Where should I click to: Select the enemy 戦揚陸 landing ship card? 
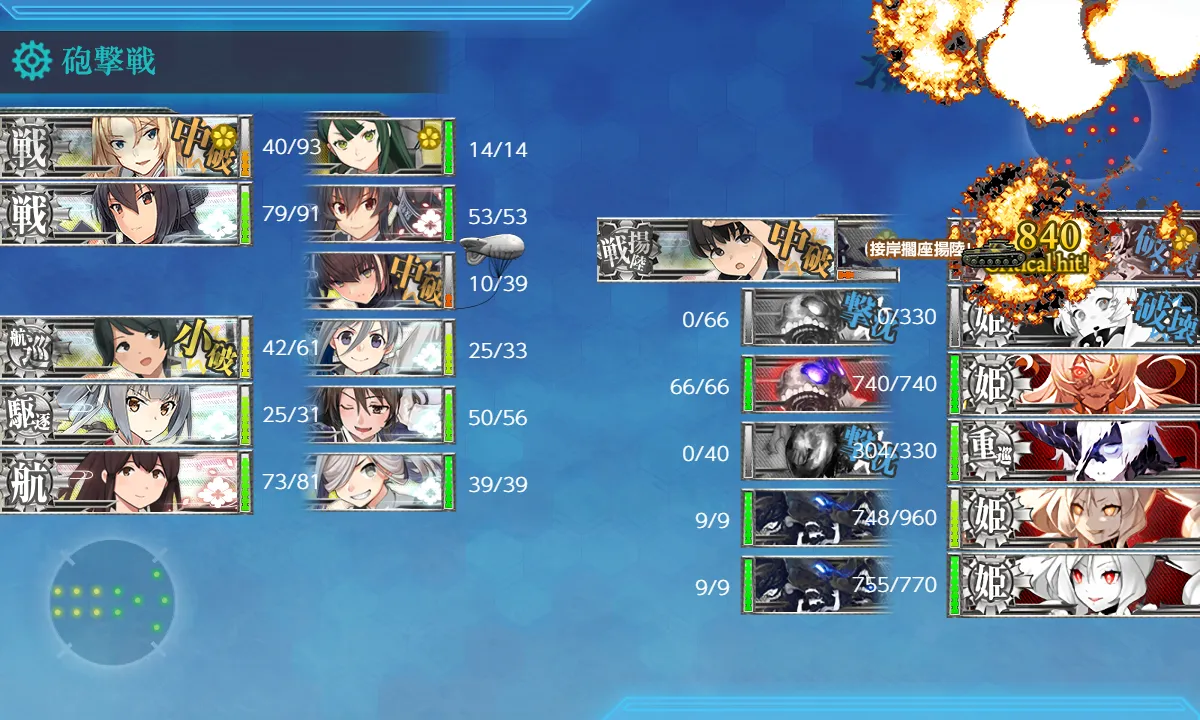click(717, 250)
